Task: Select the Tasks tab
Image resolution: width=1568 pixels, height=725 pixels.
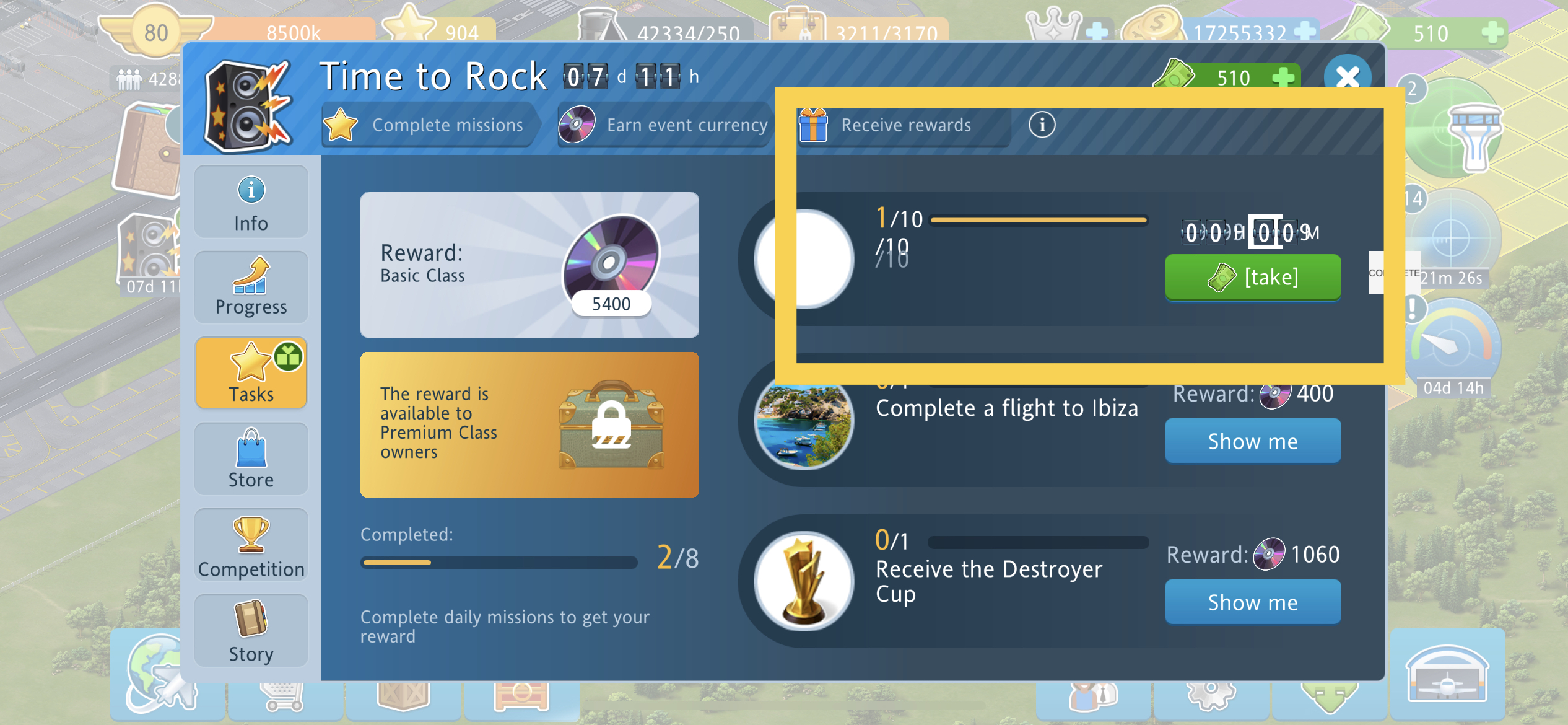Action: pyautogui.click(x=251, y=374)
